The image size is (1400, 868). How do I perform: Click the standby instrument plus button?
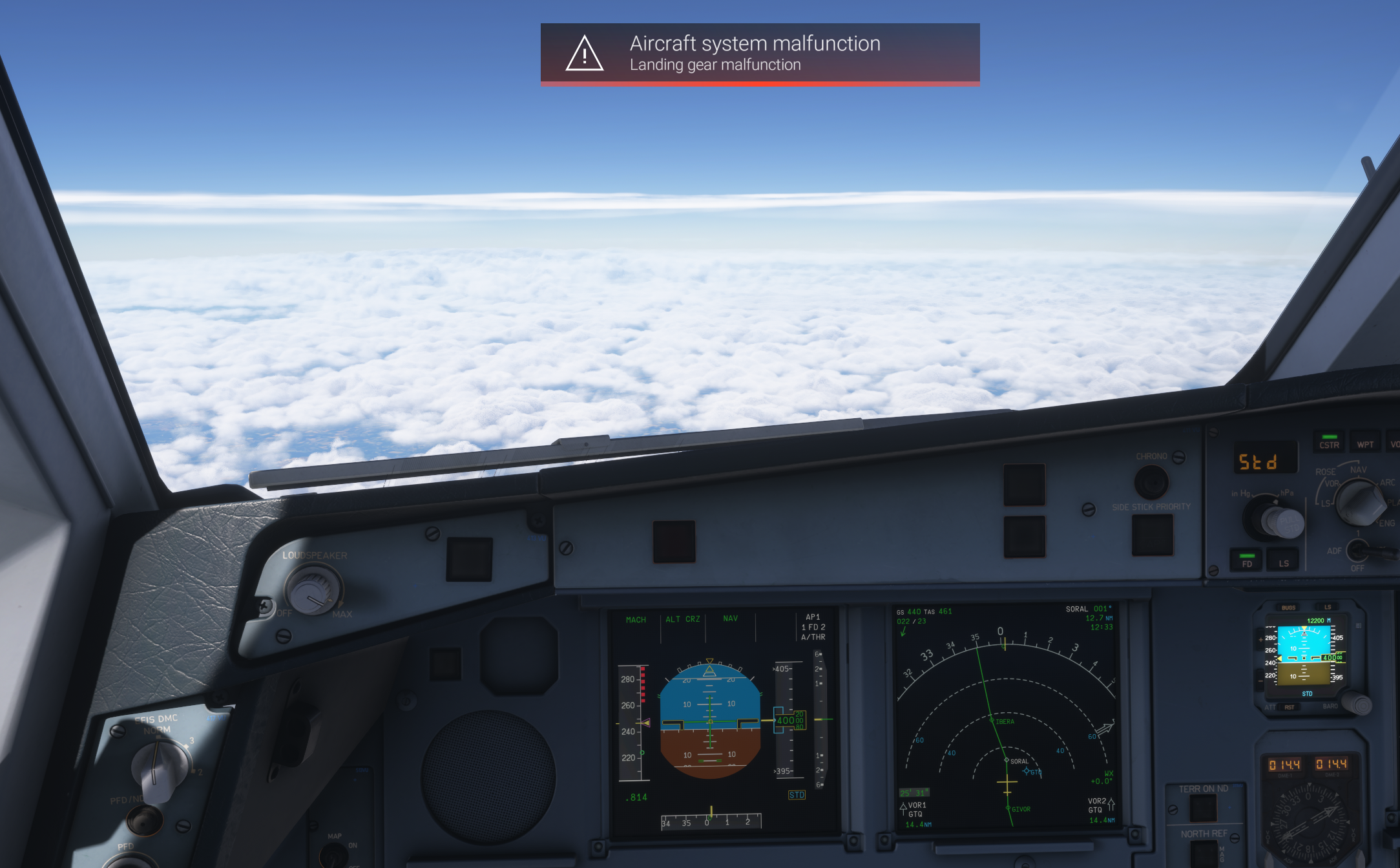(x=1260, y=639)
